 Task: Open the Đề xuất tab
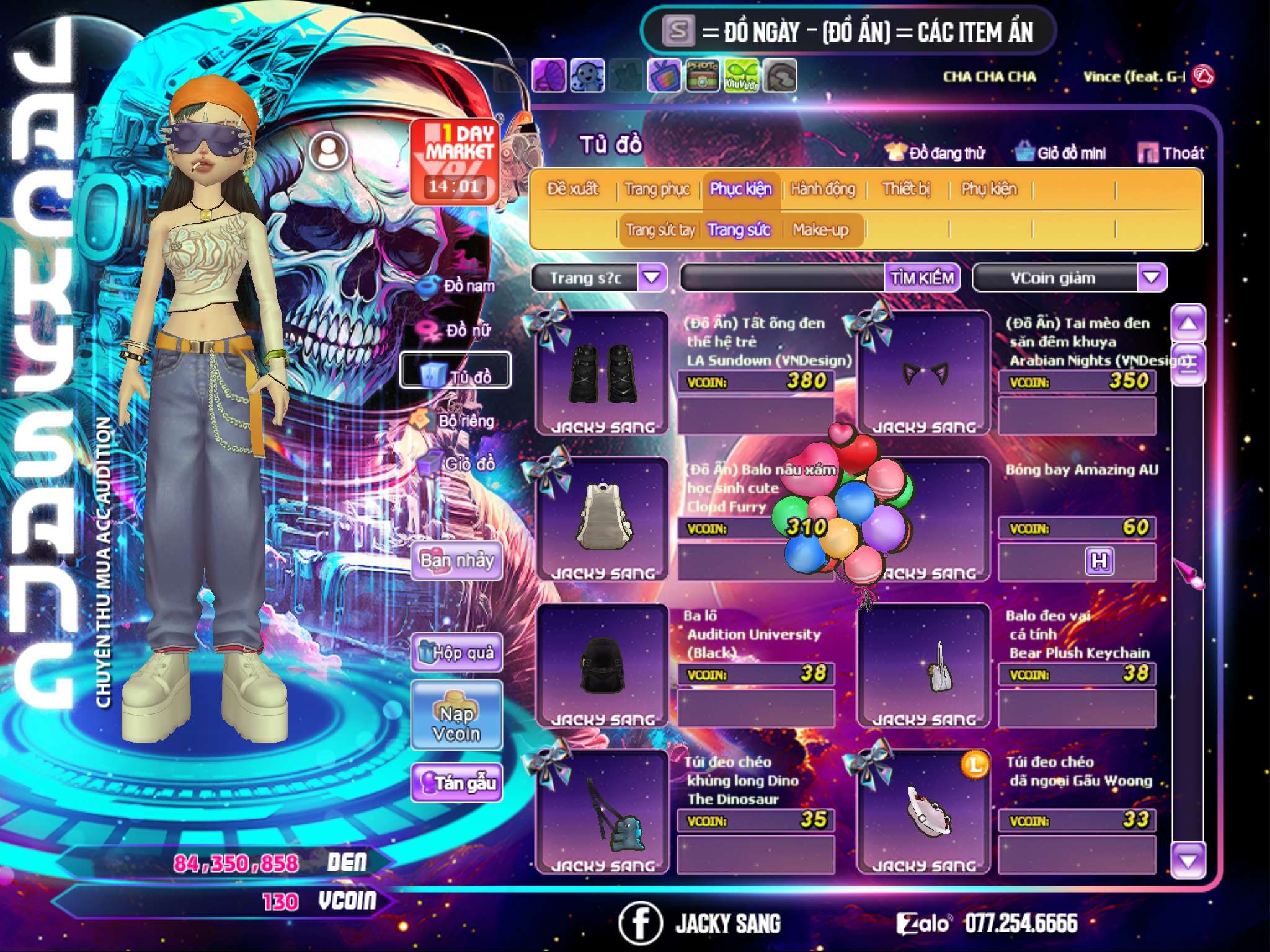point(572,189)
